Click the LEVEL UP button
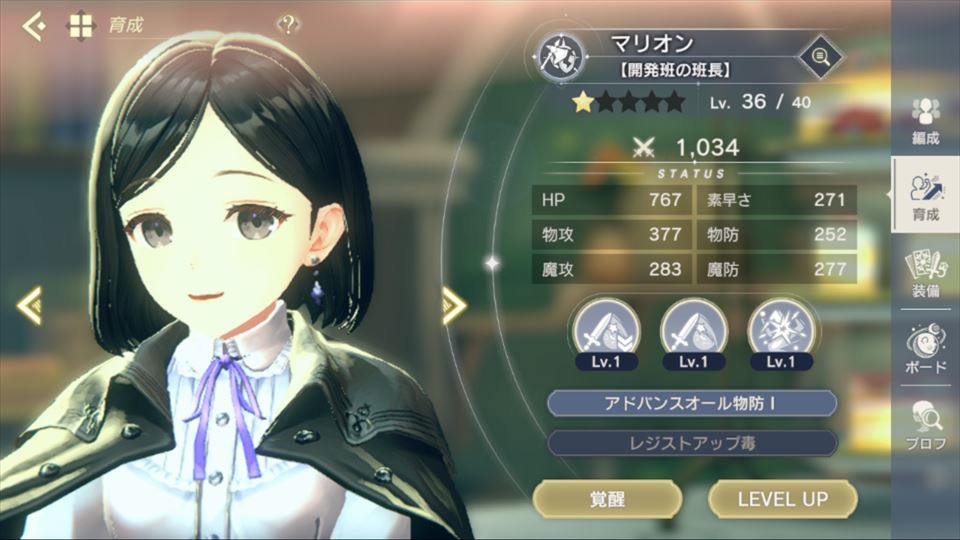Screen dimensions: 960x540 [782, 498]
